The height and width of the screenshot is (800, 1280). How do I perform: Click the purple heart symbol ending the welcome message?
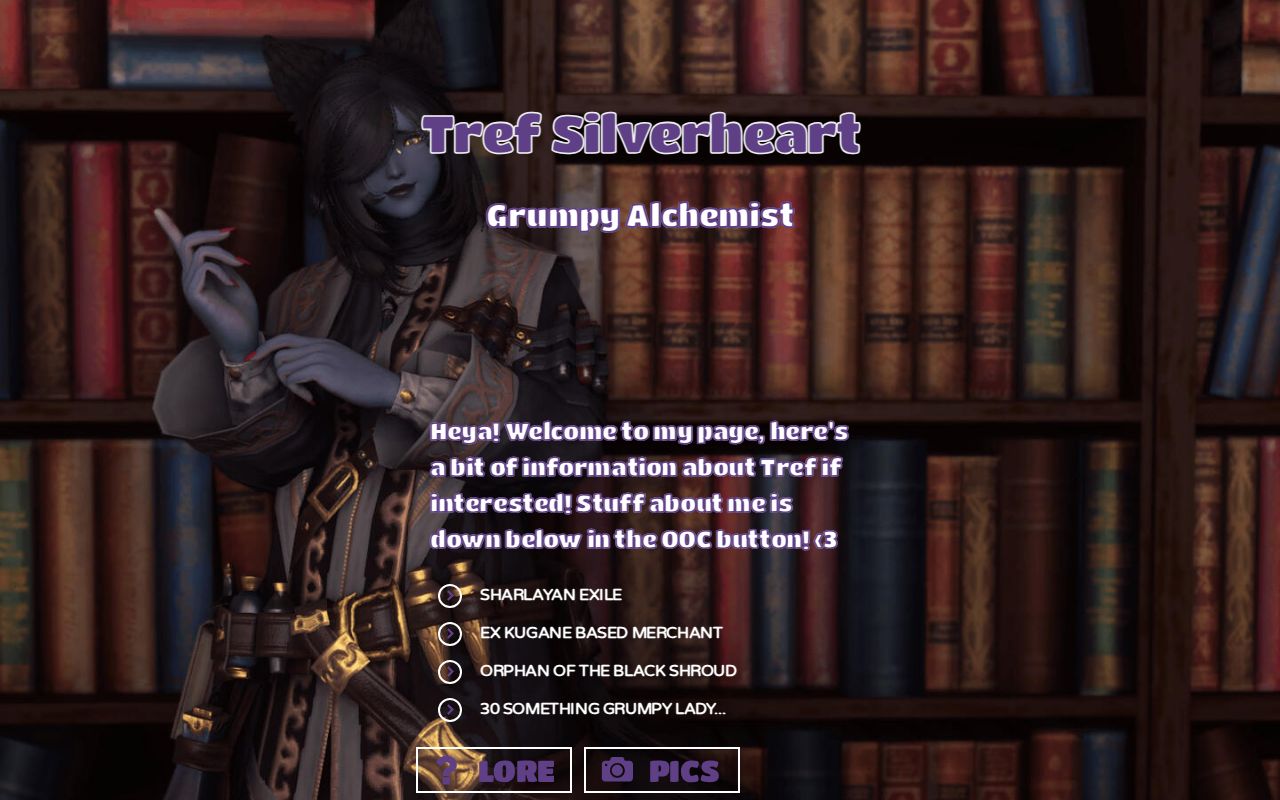(830, 539)
